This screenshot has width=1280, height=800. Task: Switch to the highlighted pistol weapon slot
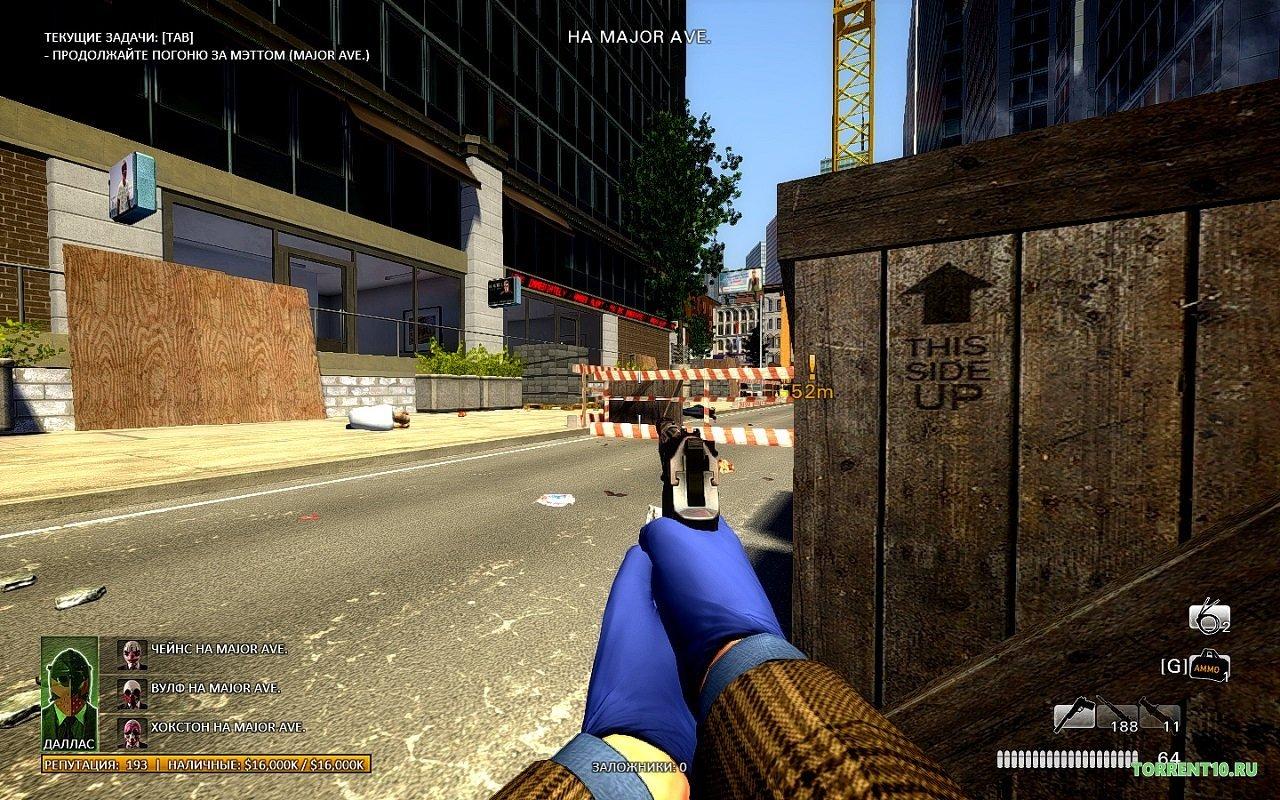tap(1073, 715)
